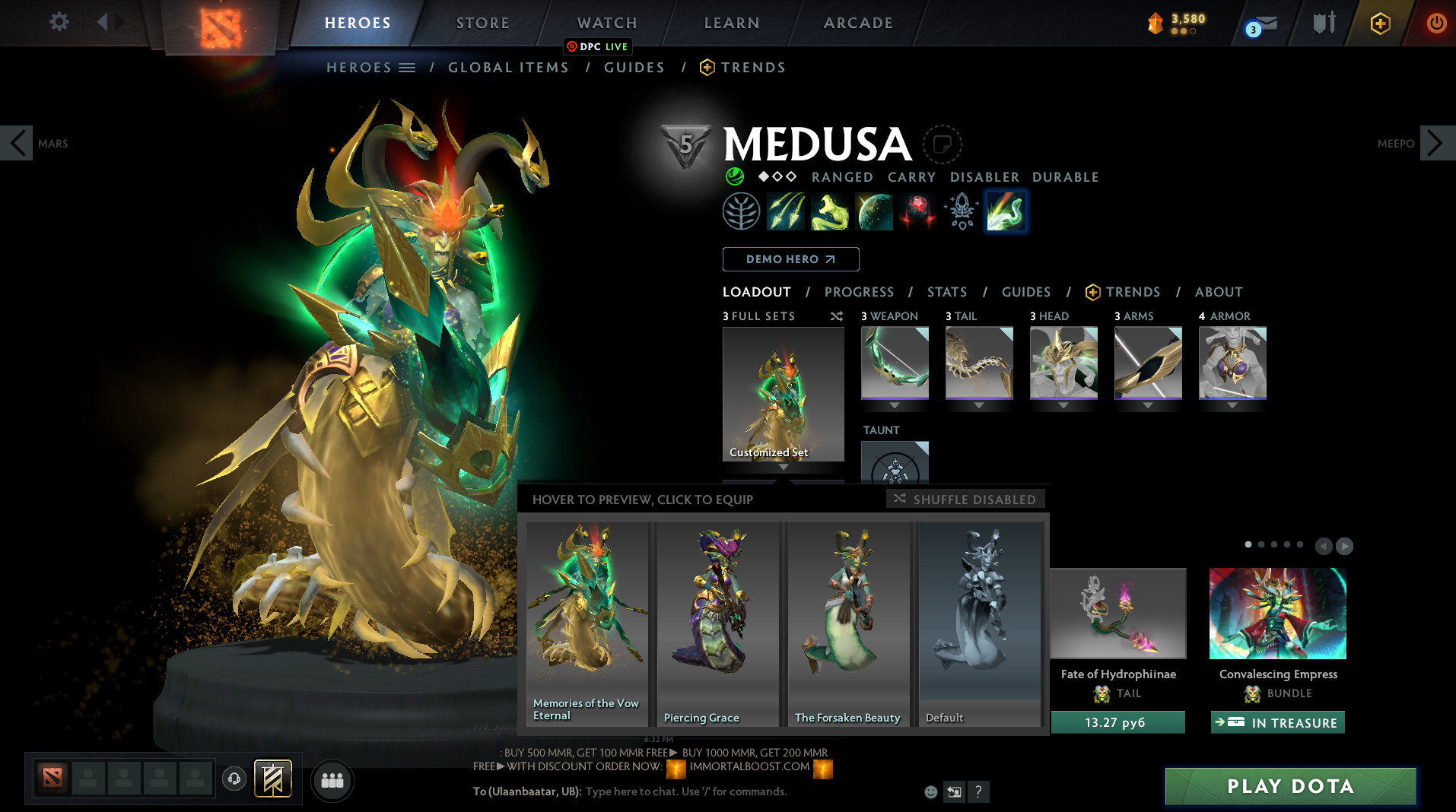Expand the Weapon slot dropdown arrow
This screenshot has width=1456, height=812.
point(895,405)
